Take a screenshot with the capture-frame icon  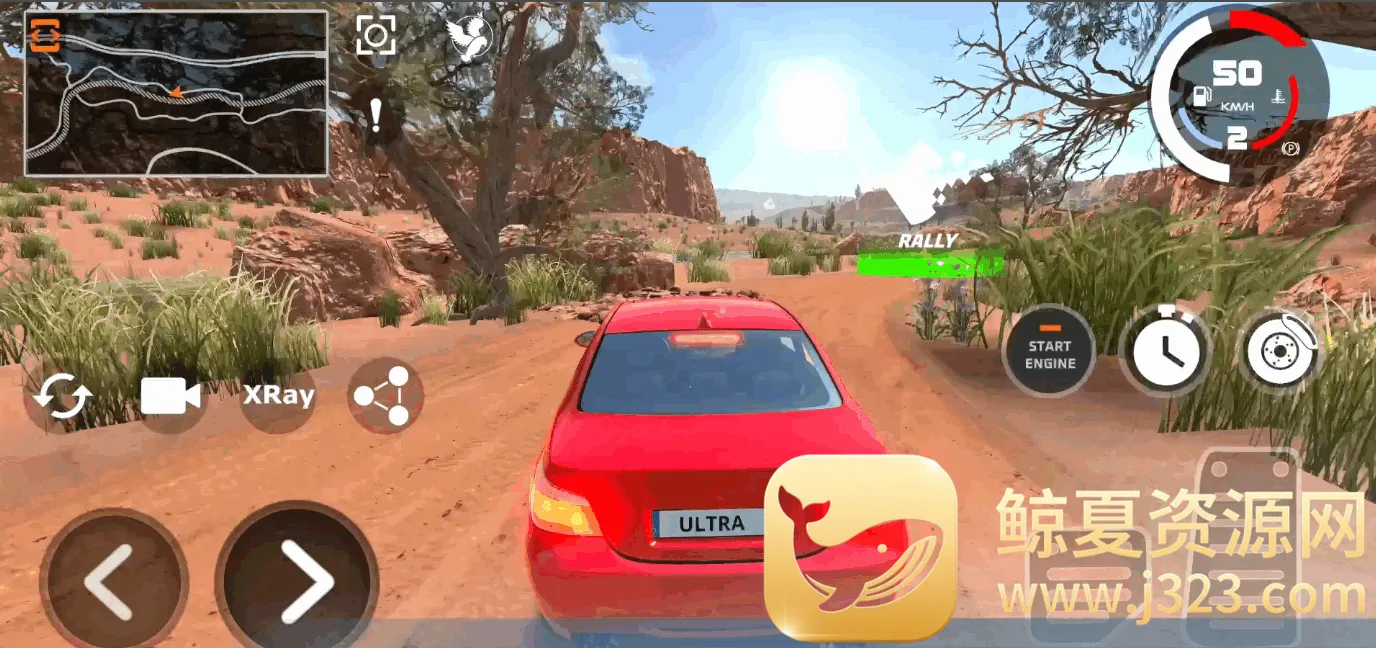click(376, 36)
